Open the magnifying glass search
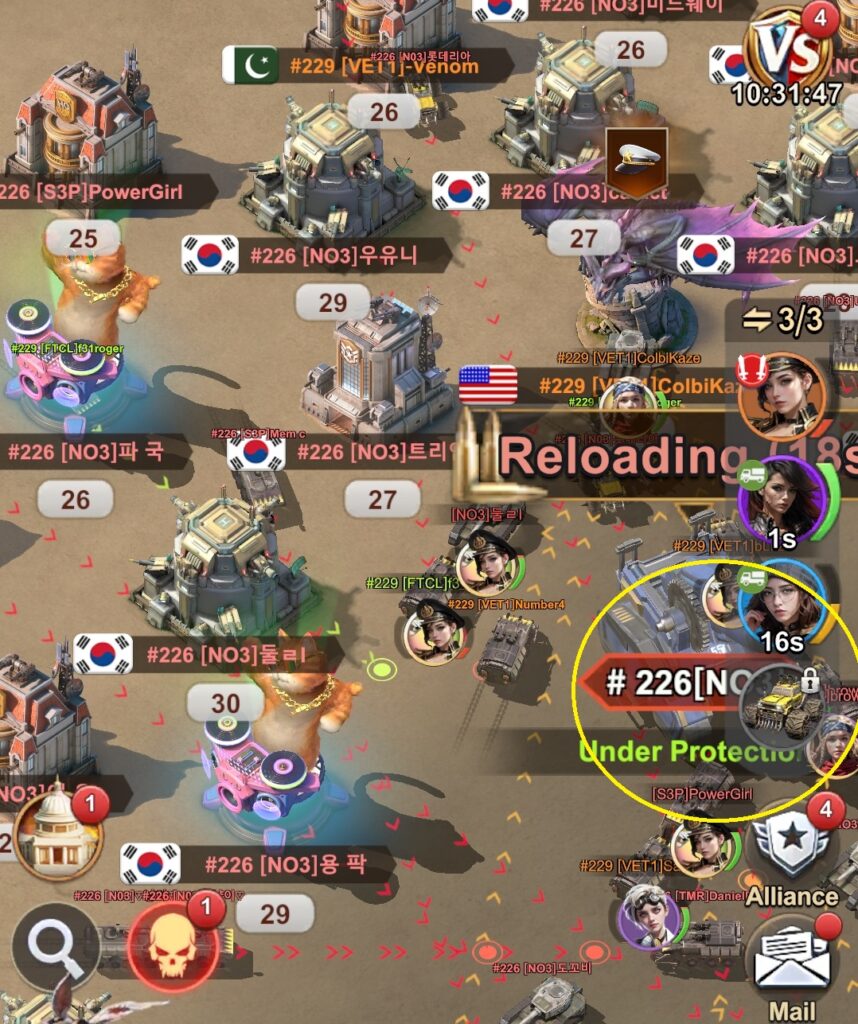The width and height of the screenshot is (858, 1024). coord(55,945)
